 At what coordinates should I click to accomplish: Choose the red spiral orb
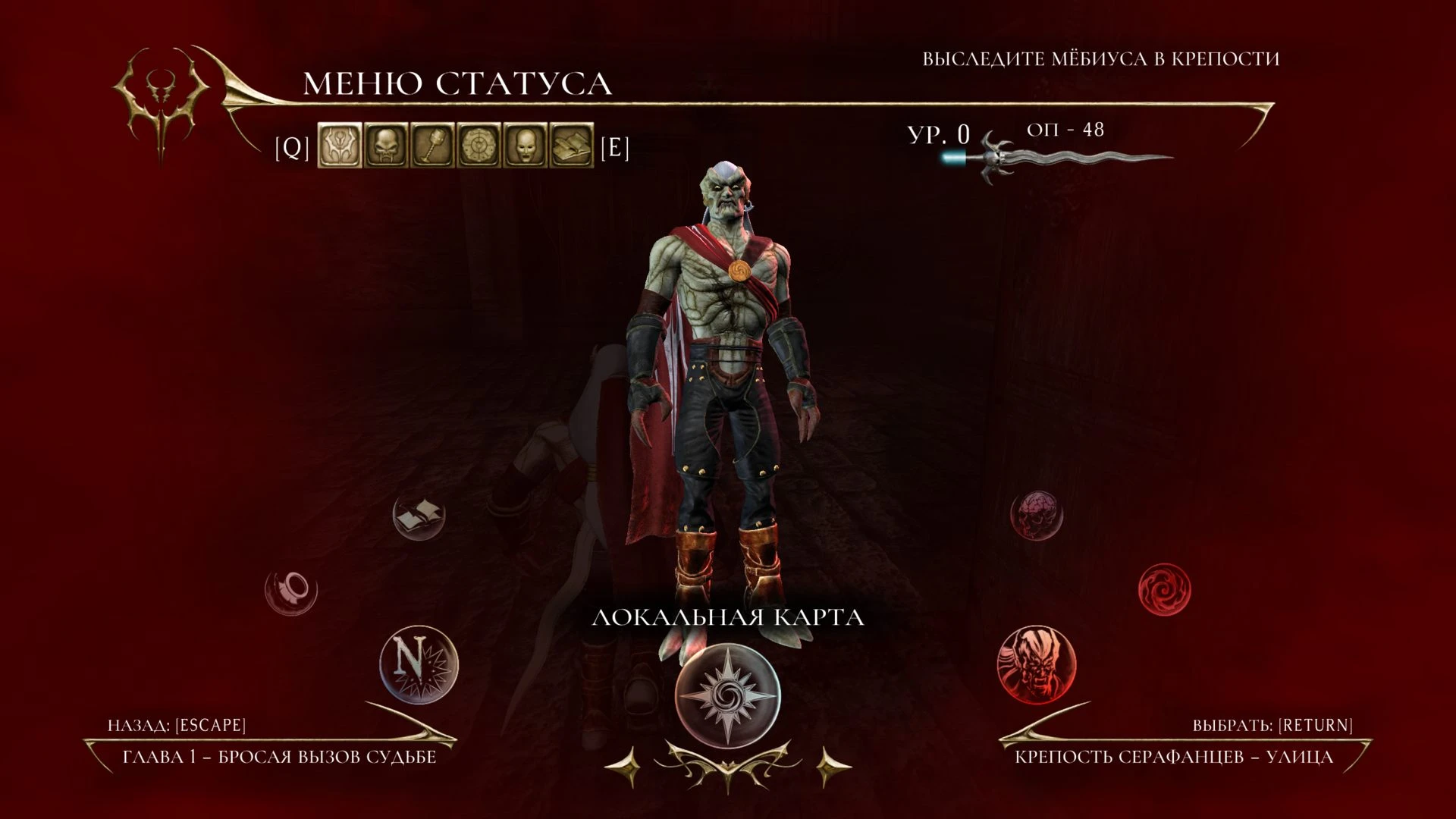pyautogui.click(x=1165, y=589)
